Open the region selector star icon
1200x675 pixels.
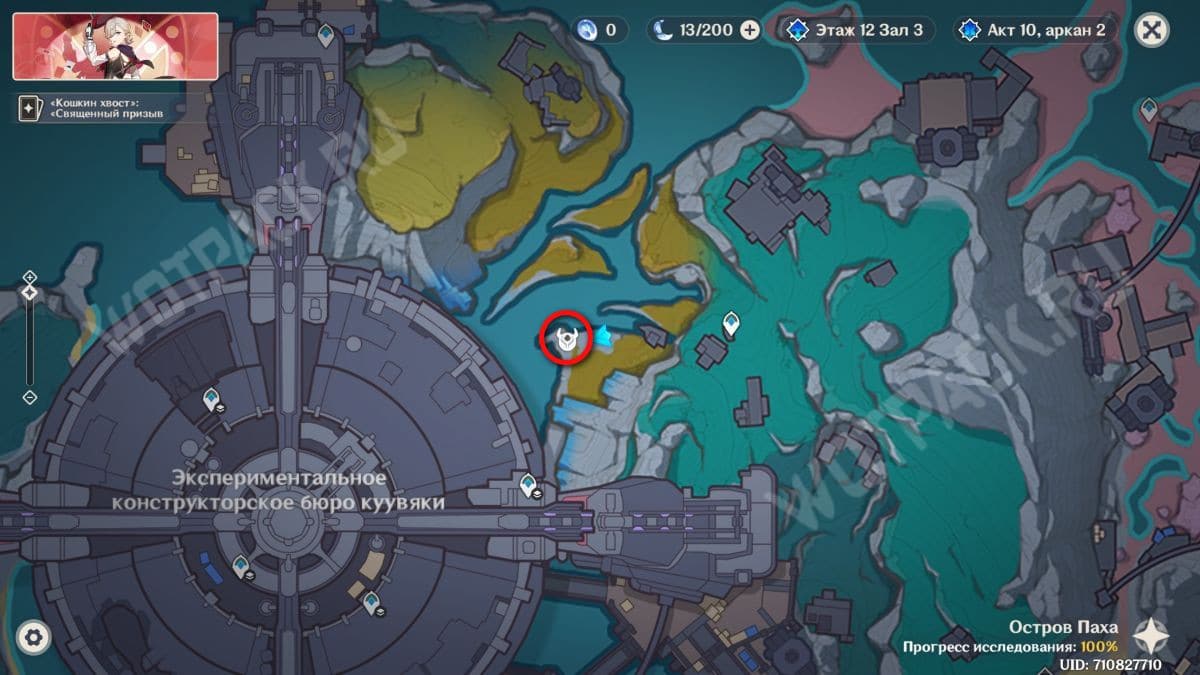click(x=1153, y=636)
